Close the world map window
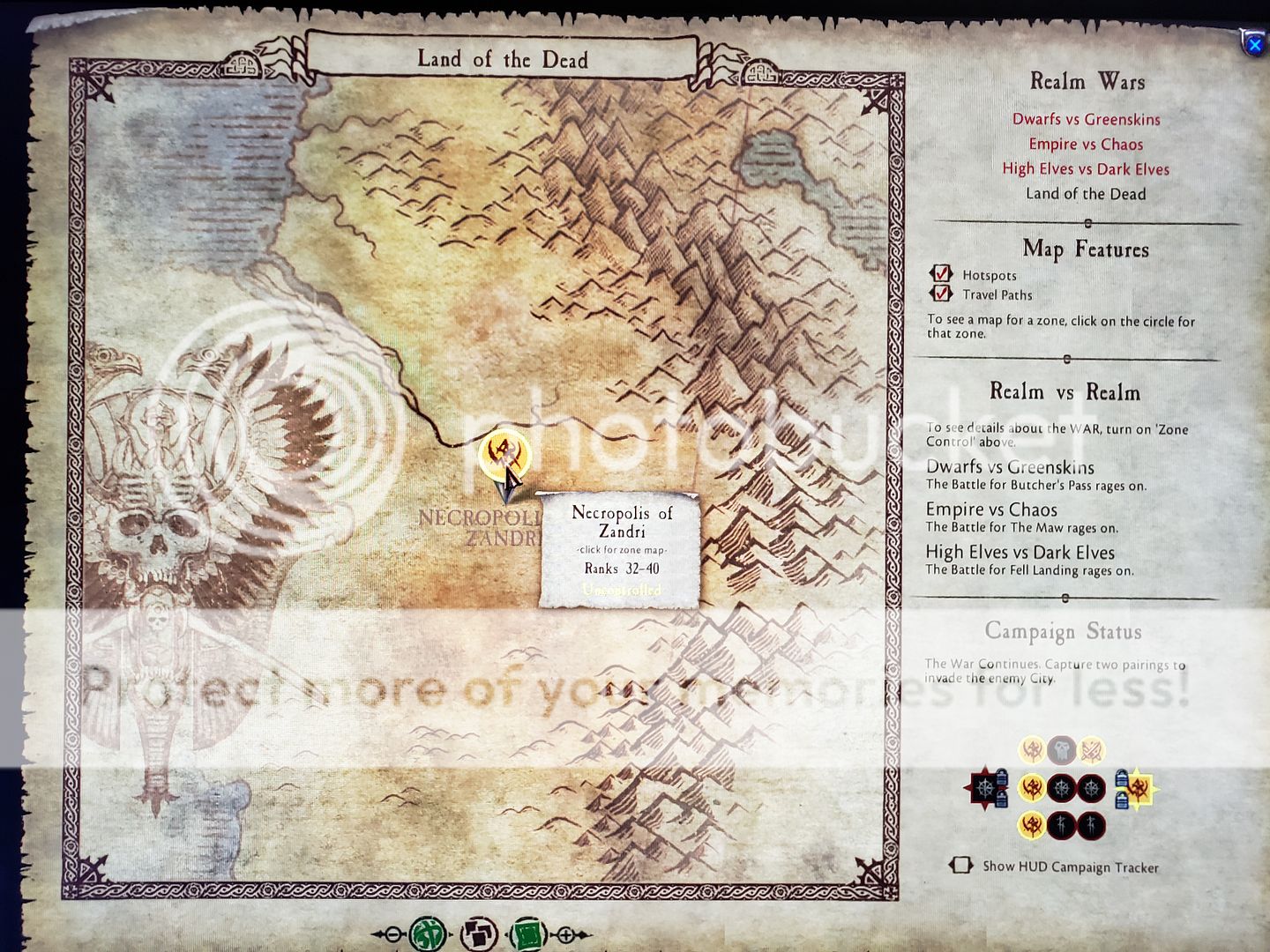This screenshot has width=1270, height=952. click(1254, 44)
